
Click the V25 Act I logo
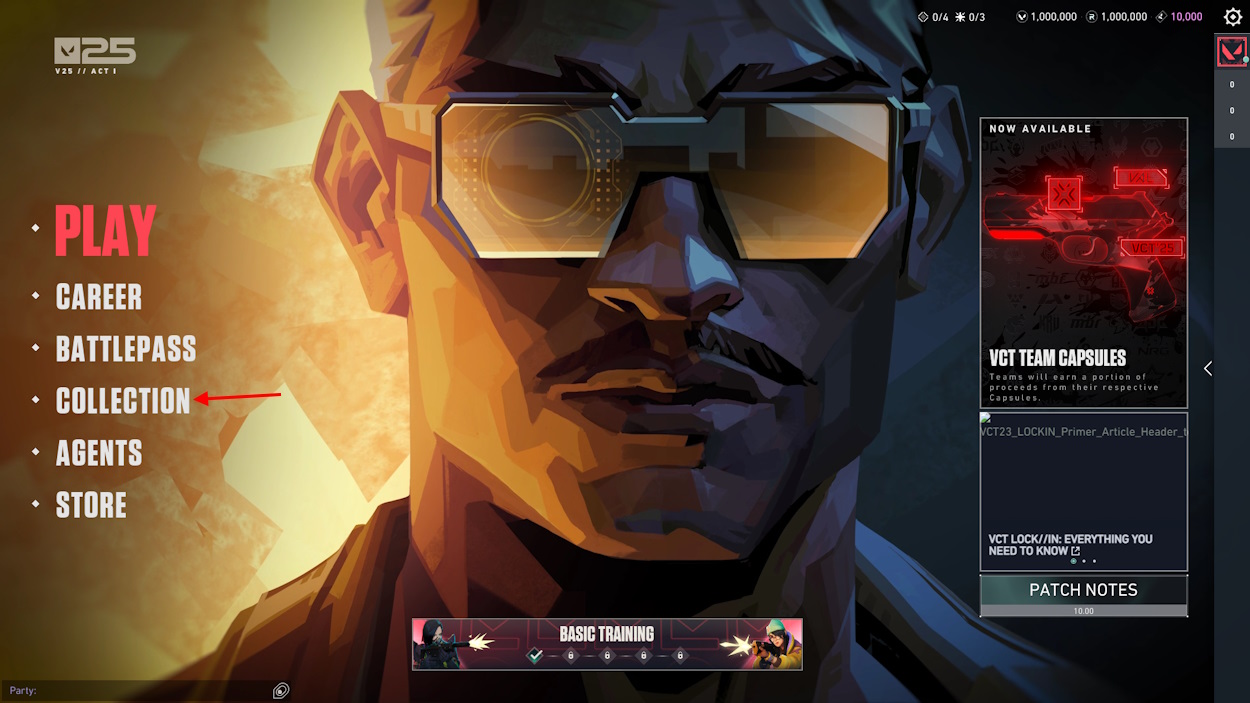click(95, 56)
